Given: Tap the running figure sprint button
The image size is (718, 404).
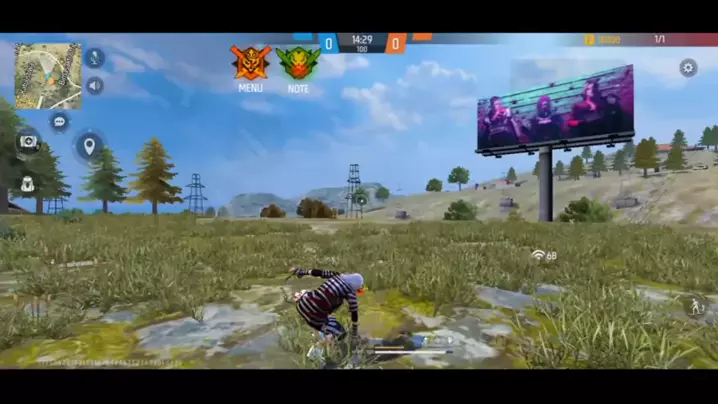Looking at the screenshot, I should coord(692,304).
